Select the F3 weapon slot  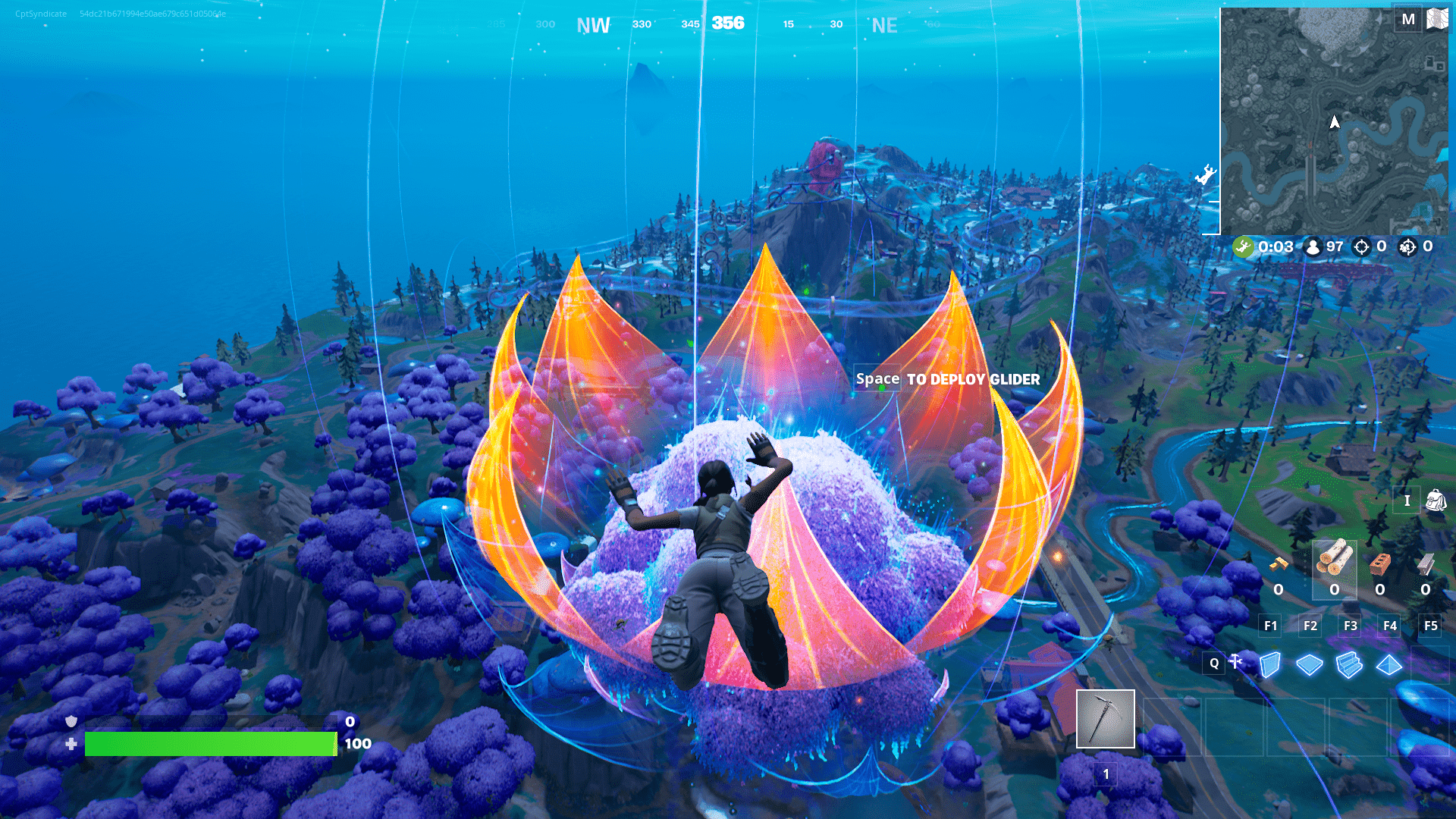(x=1351, y=626)
